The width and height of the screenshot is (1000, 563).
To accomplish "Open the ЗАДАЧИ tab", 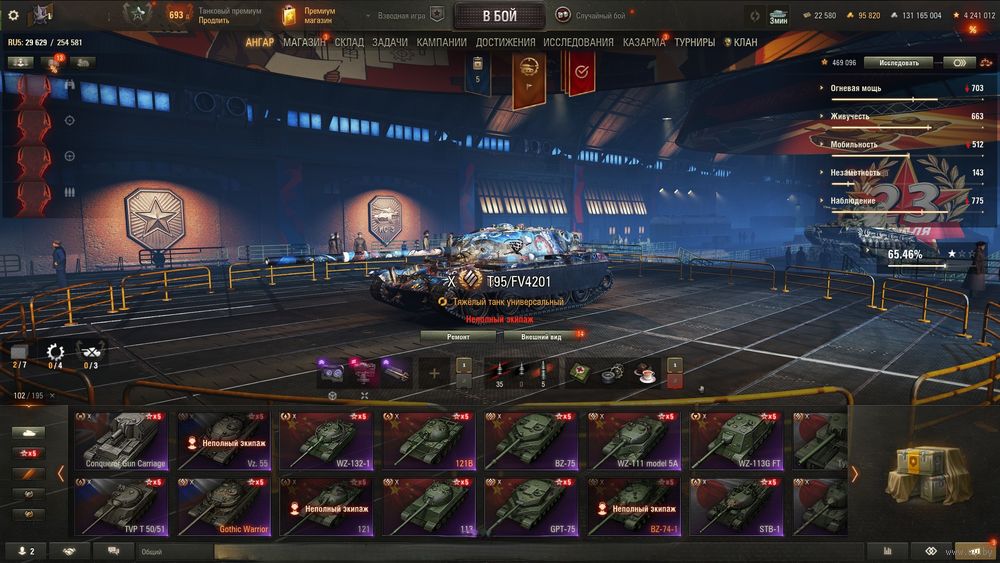I will coord(389,42).
